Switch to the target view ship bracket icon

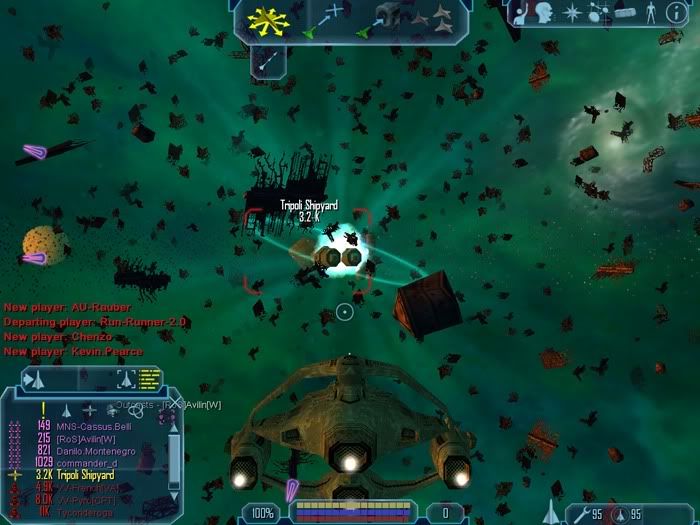pos(127,378)
